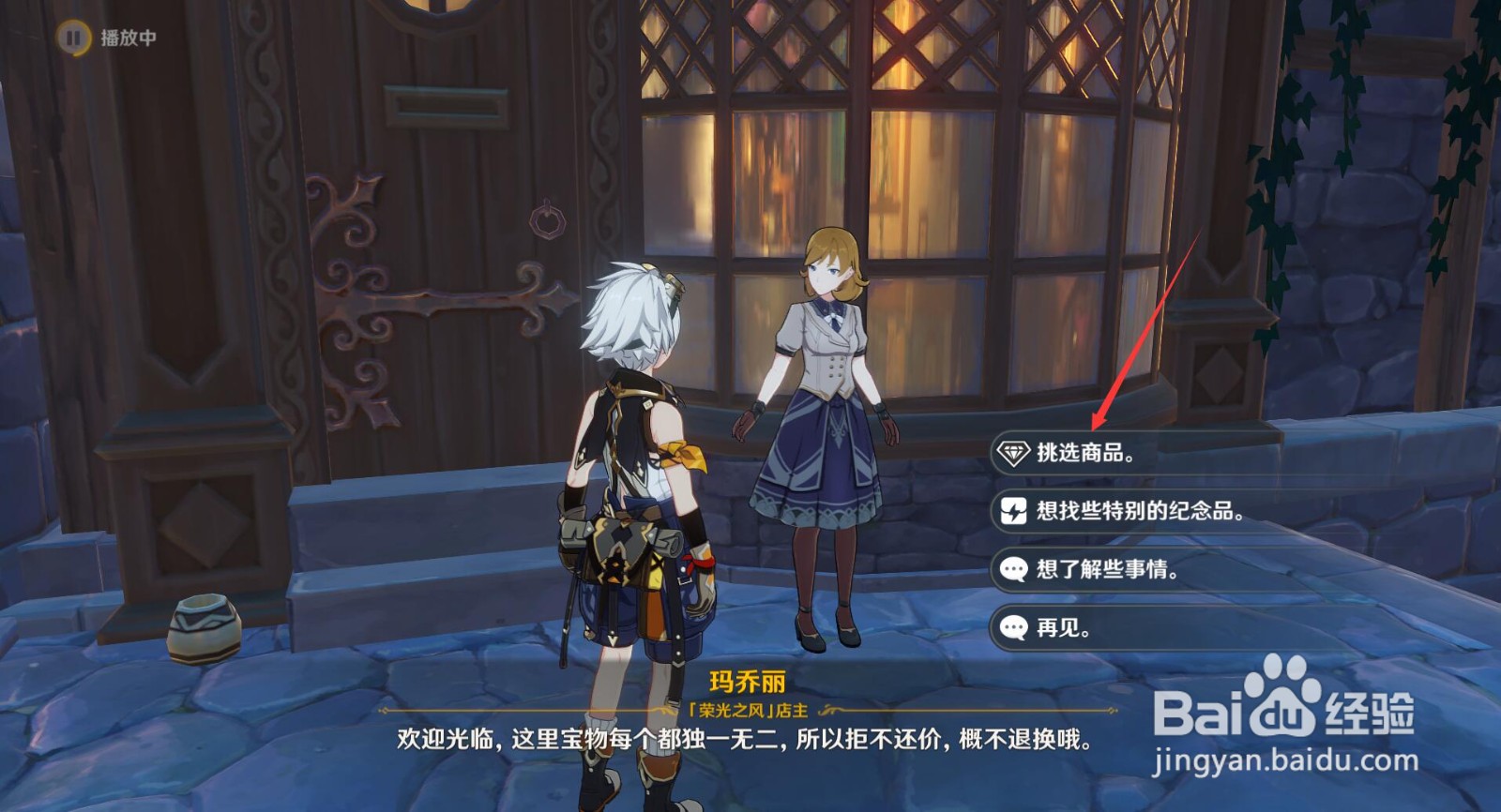Click the lightning souvenir icon beside 想找些特别的纪念品
Image resolution: width=1501 pixels, height=812 pixels.
pos(1015,511)
